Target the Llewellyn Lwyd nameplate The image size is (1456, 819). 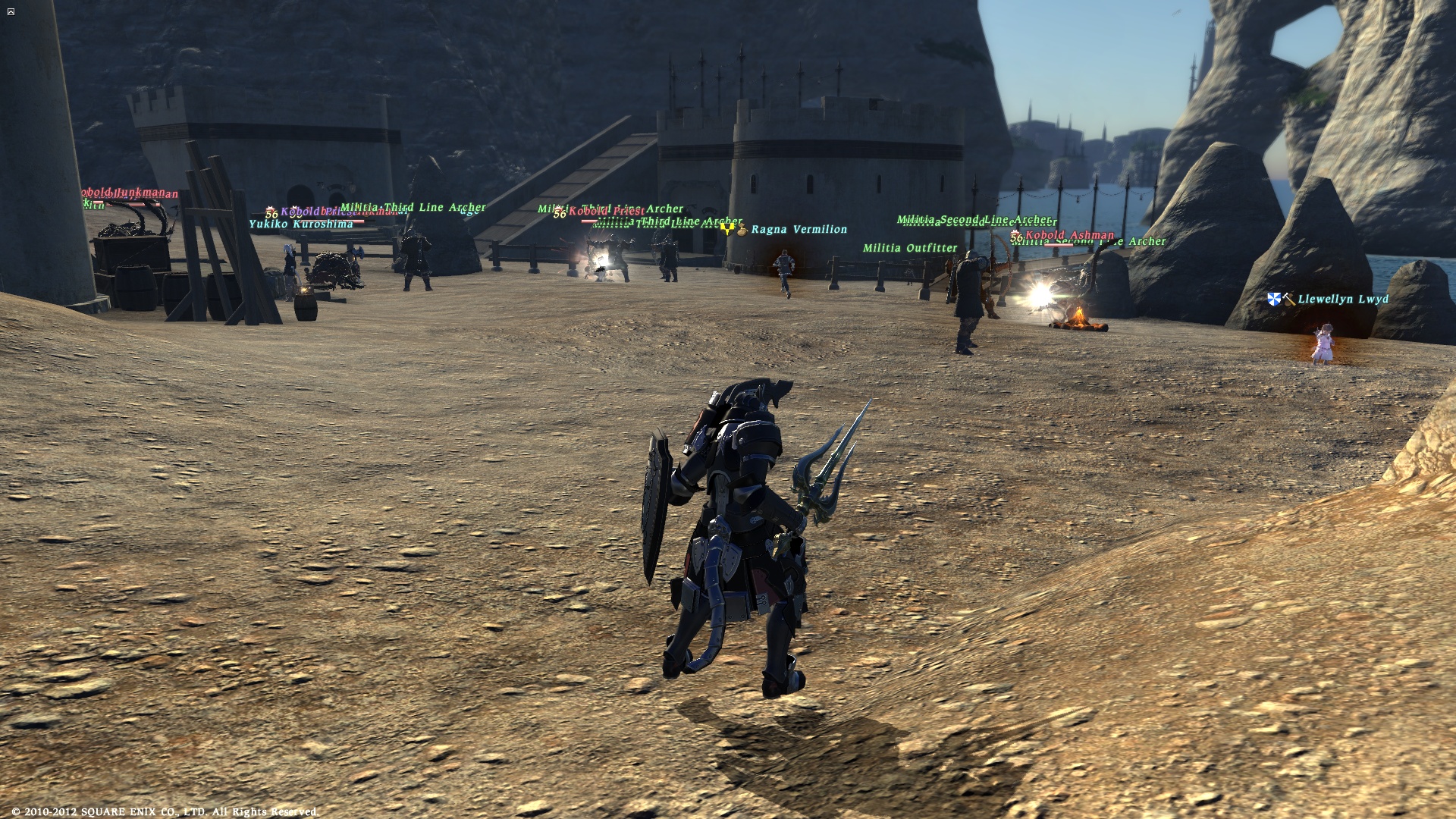[1342, 300]
